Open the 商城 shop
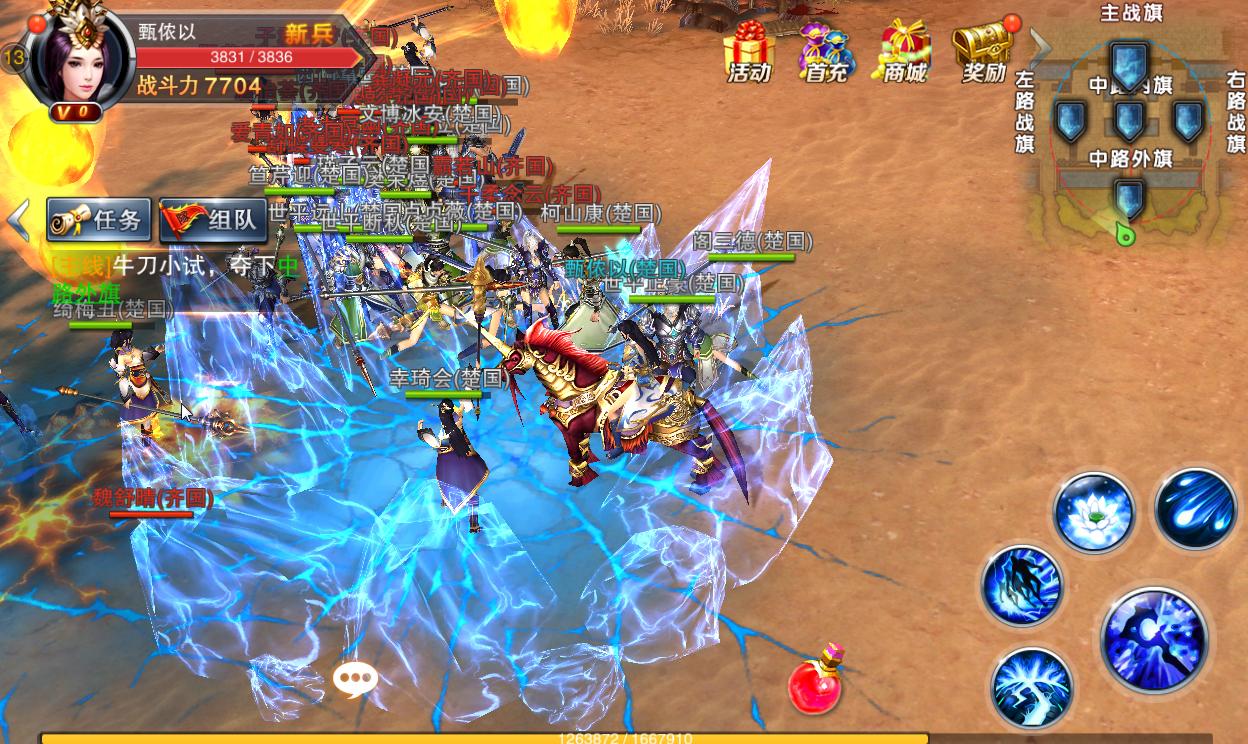Image resolution: width=1248 pixels, height=744 pixels. [x=904, y=50]
